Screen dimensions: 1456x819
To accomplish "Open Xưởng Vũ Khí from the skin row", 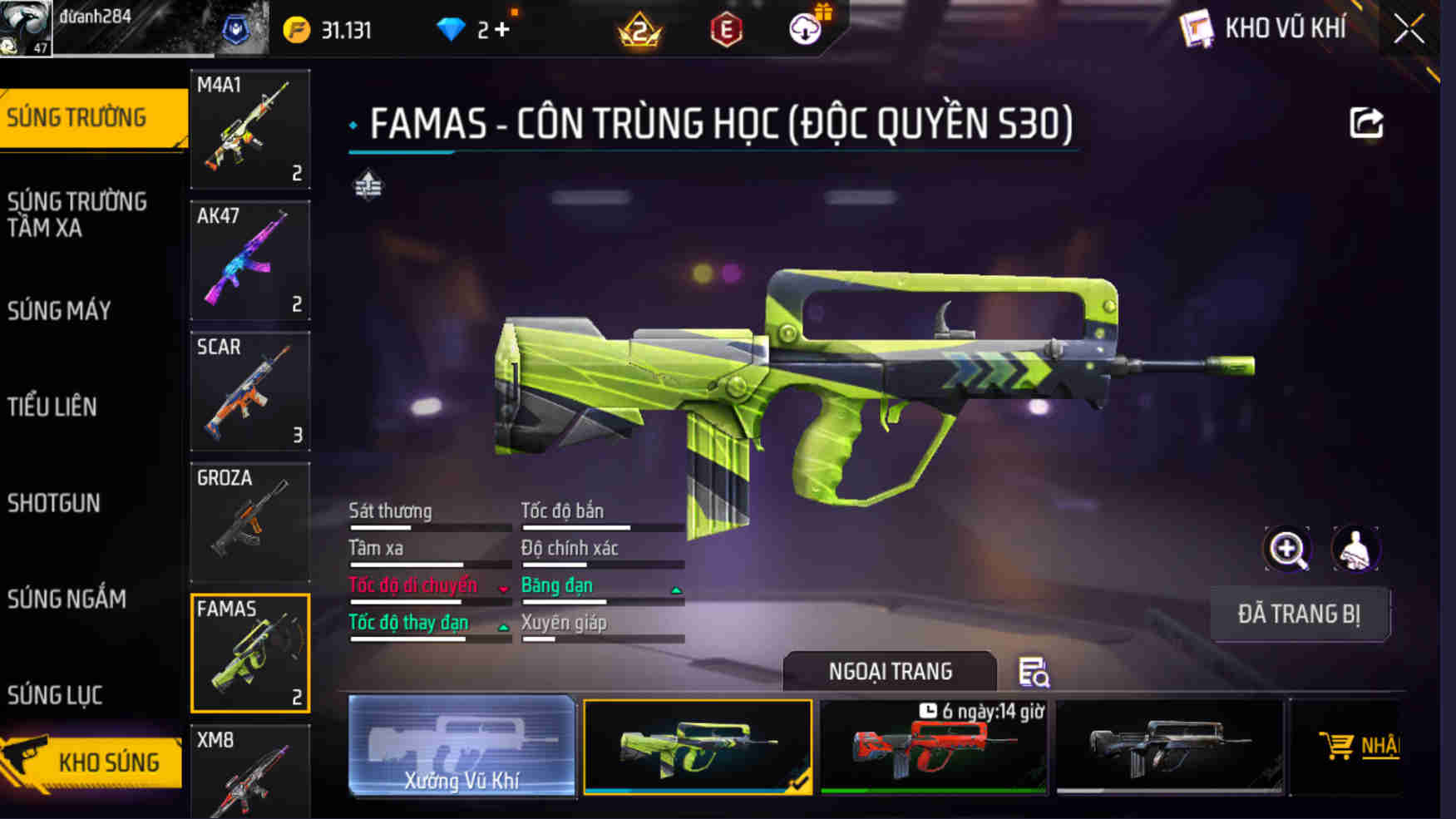I will click(x=462, y=748).
